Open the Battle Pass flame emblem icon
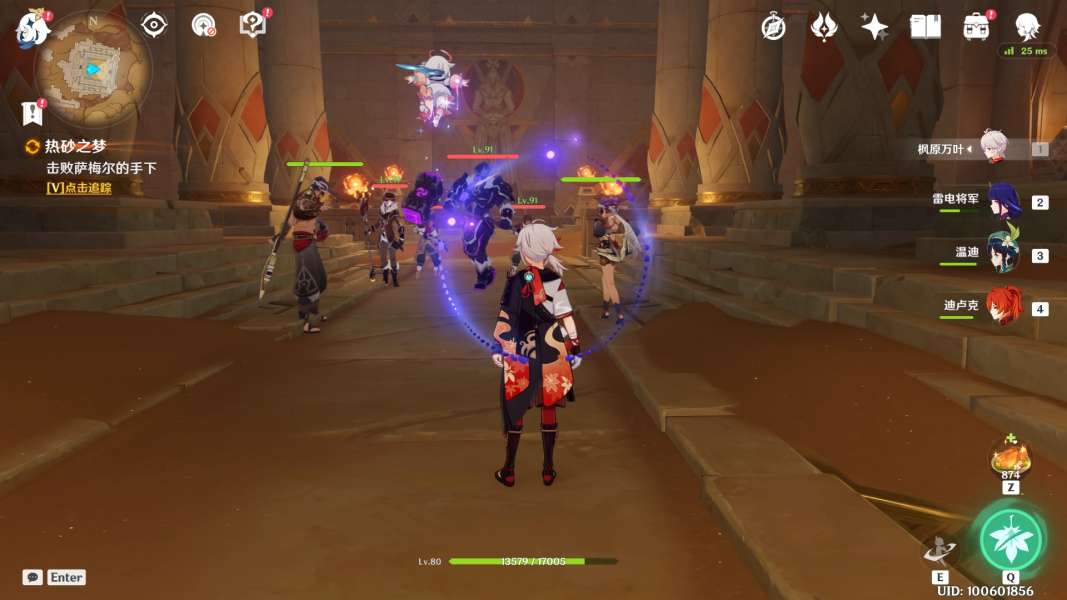Image resolution: width=1067 pixels, height=600 pixels. (x=823, y=27)
